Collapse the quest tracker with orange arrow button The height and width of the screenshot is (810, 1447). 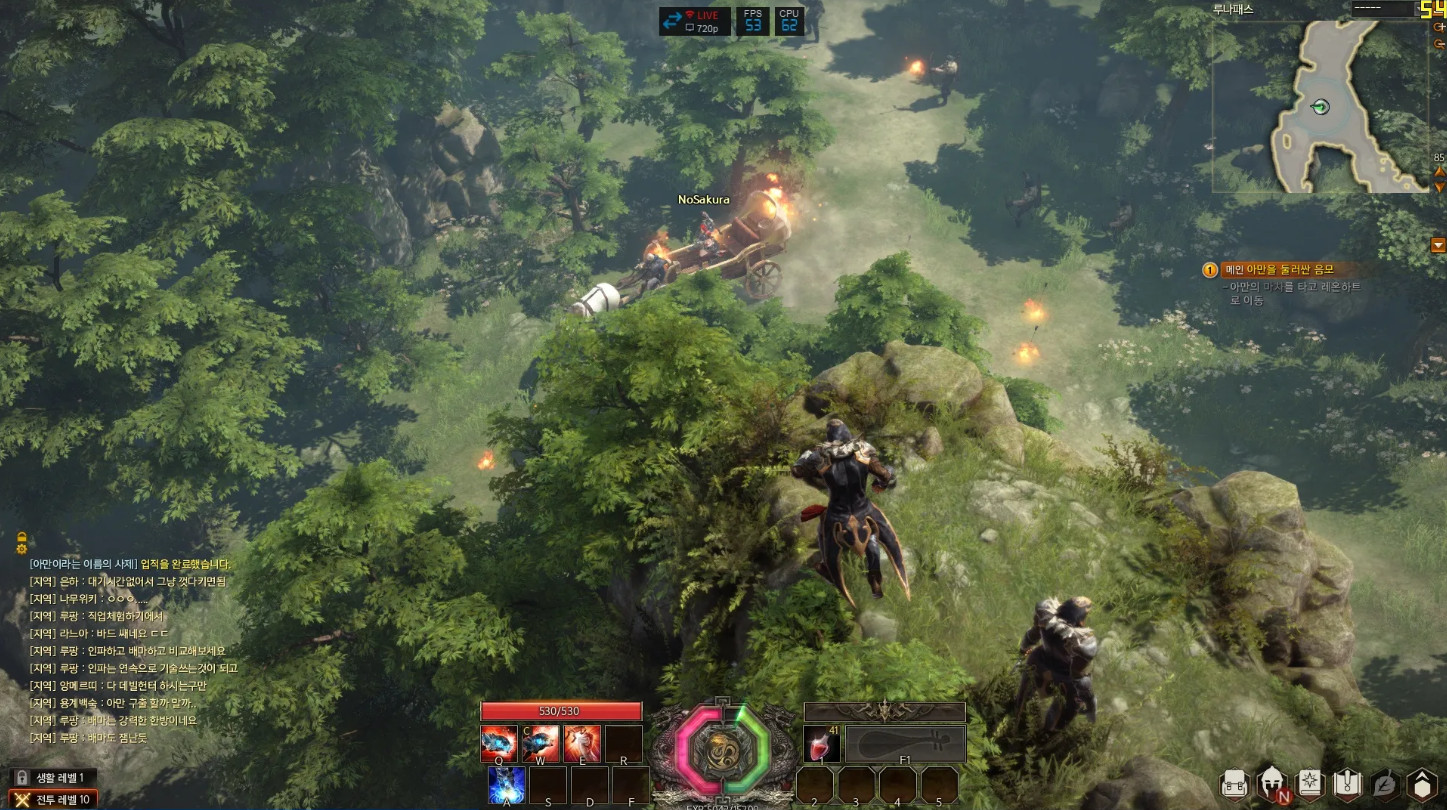point(1438,245)
